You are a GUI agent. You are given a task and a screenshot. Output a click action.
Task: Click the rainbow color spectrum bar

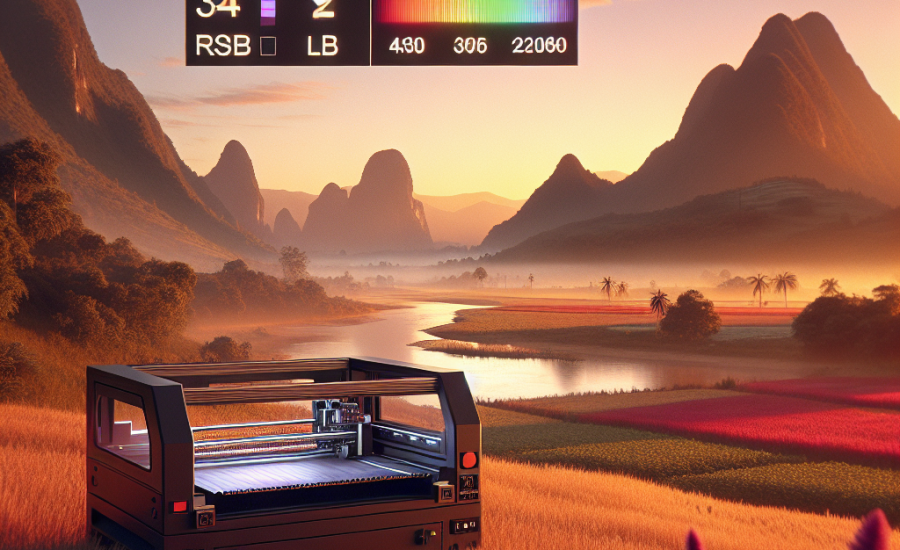[473, 11]
